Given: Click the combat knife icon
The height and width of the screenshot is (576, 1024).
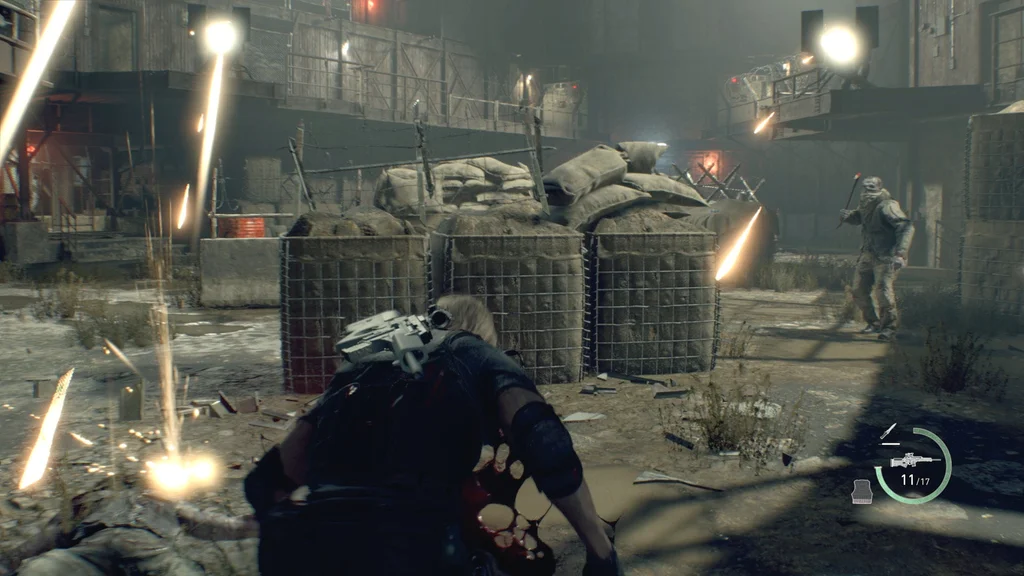Looking at the screenshot, I should tap(888, 432).
